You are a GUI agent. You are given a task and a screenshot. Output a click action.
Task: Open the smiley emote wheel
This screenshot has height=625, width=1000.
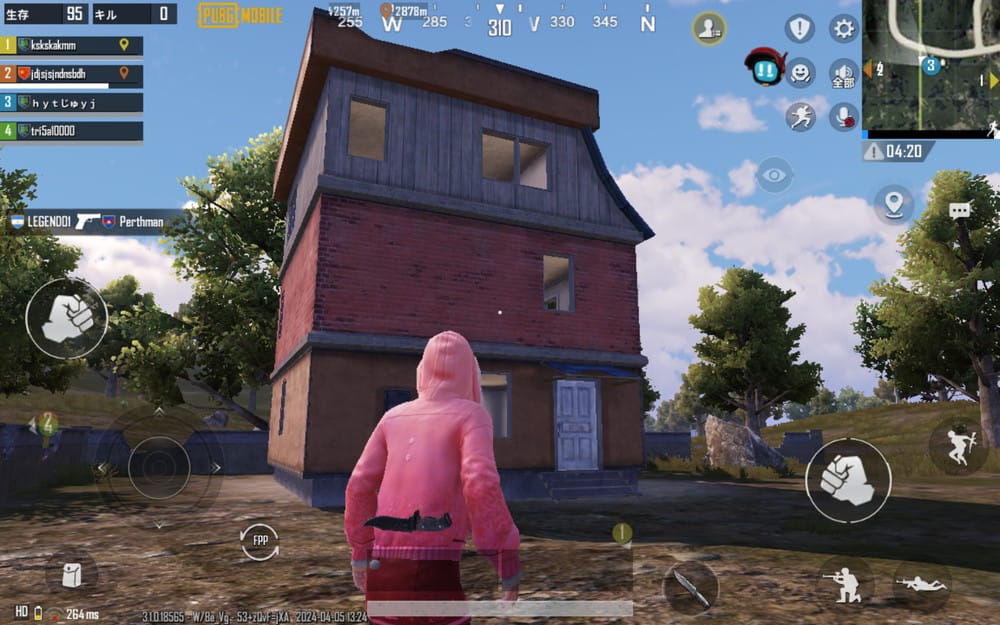pyautogui.click(x=800, y=72)
